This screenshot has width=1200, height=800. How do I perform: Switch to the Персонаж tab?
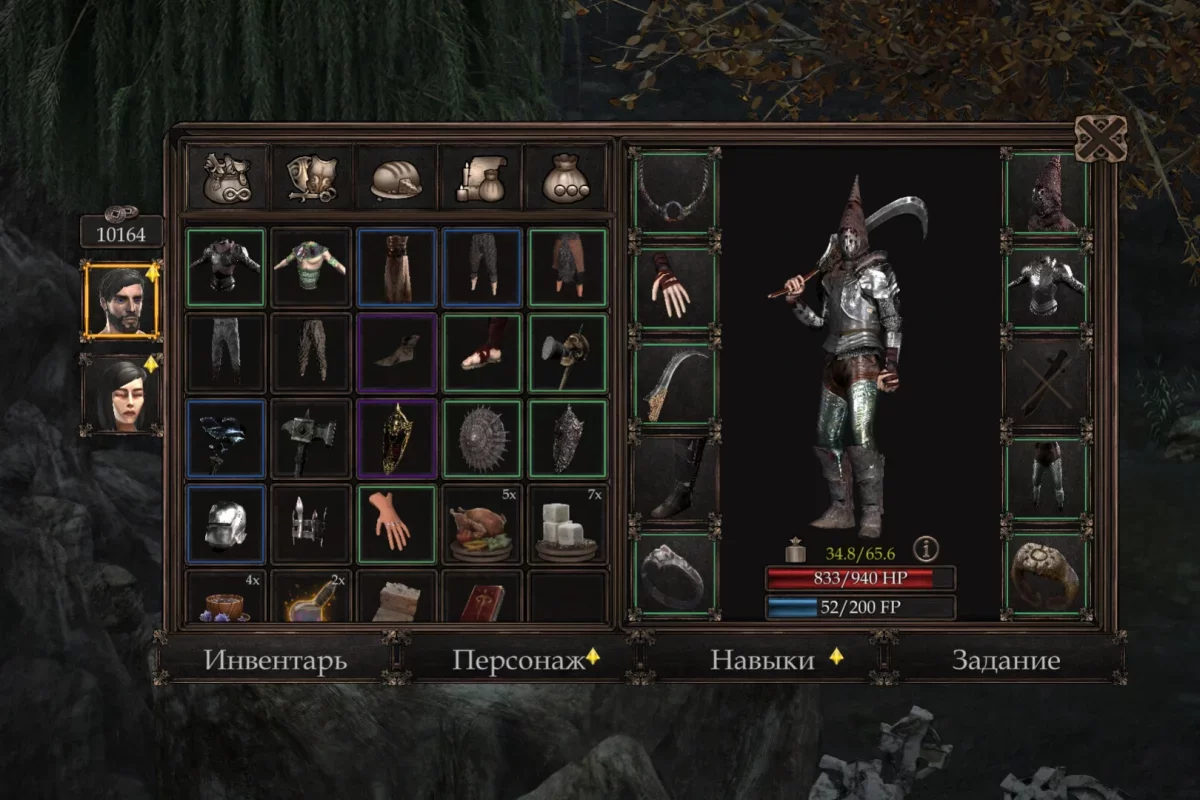click(517, 660)
